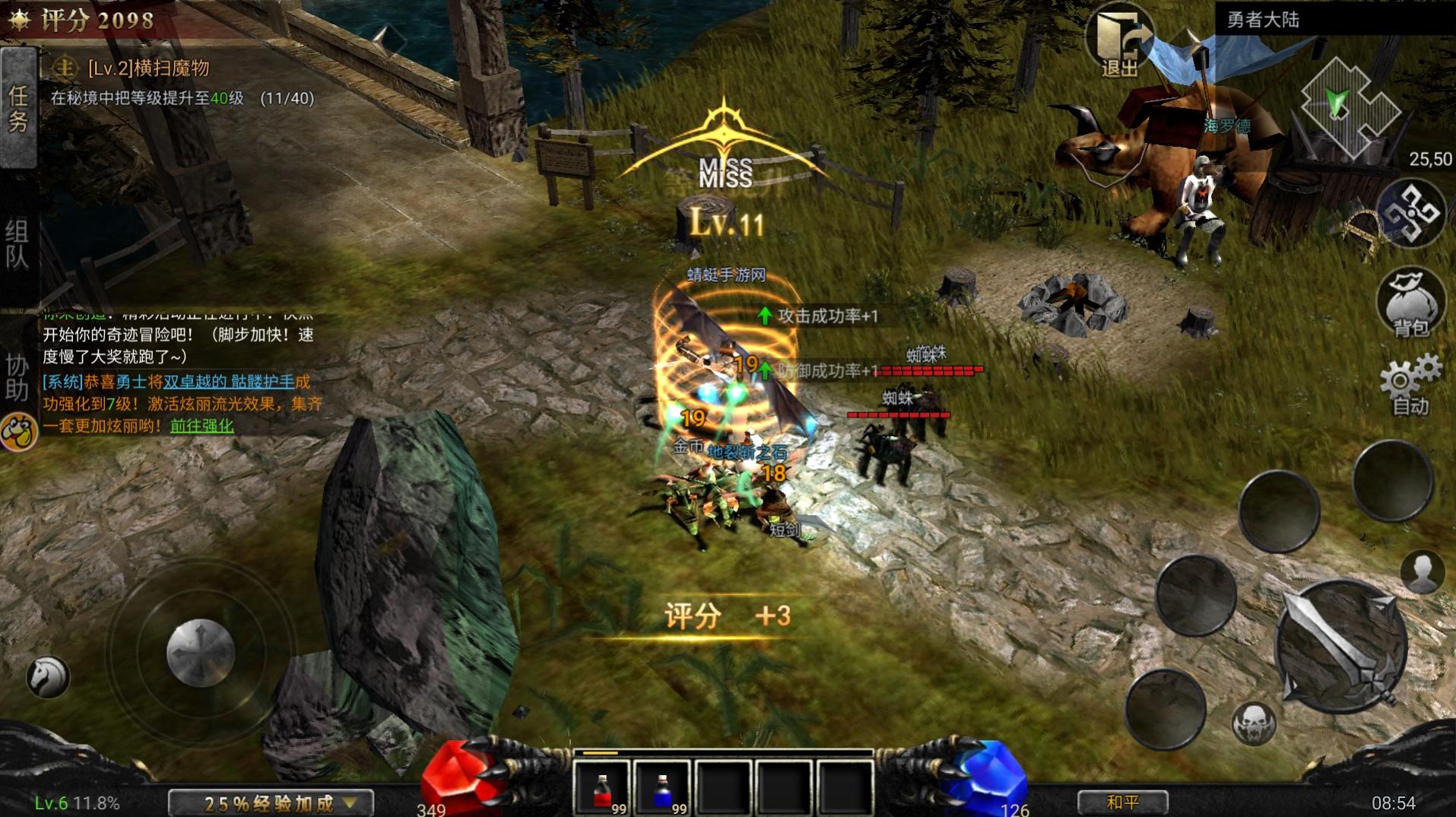Tap the ornate knot emblem under the minimap
Screen dimensions: 1456x817
click(1410, 212)
